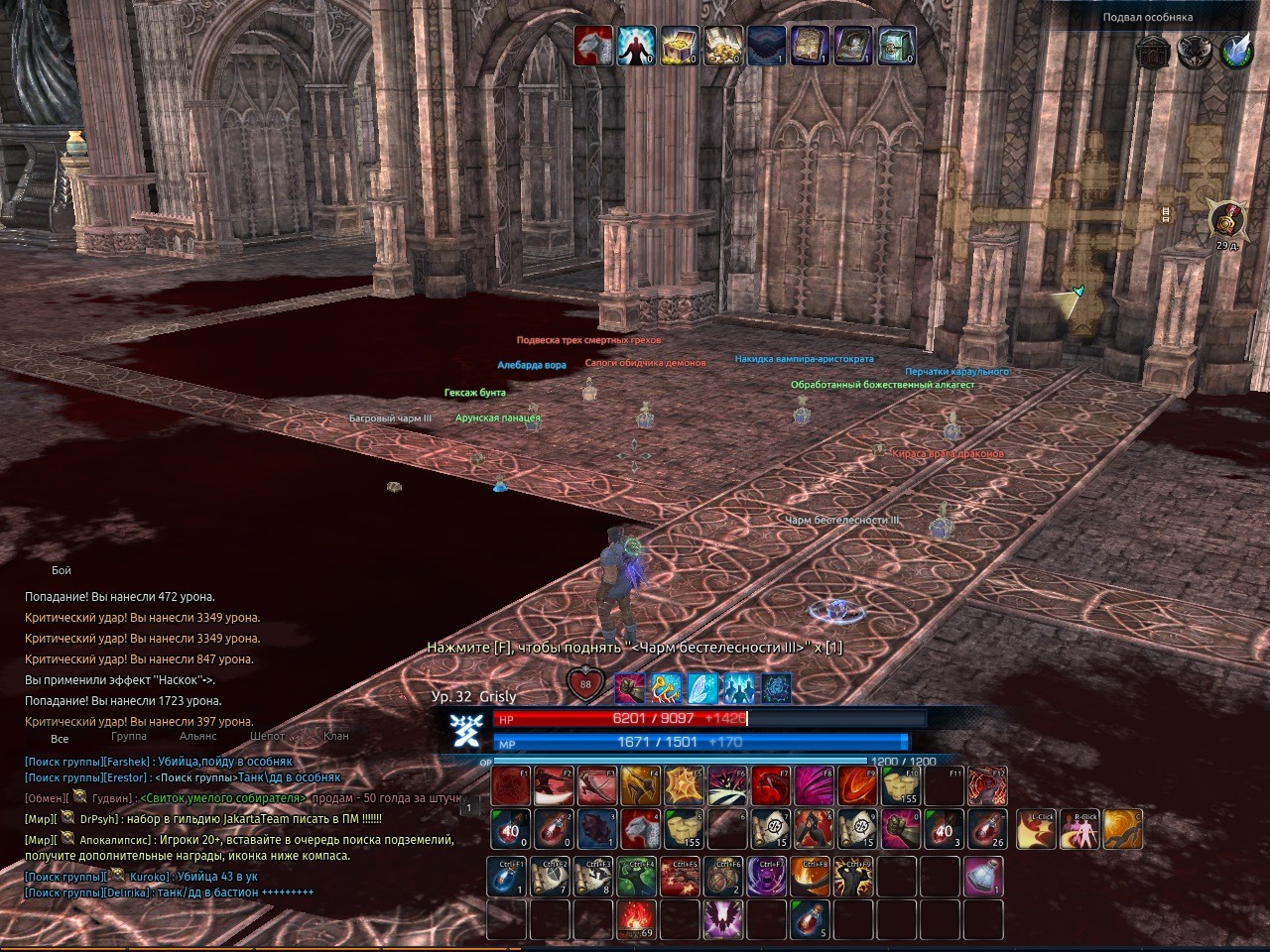
Task: Use the F5 yellow burst skill
Action: click(x=684, y=786)
